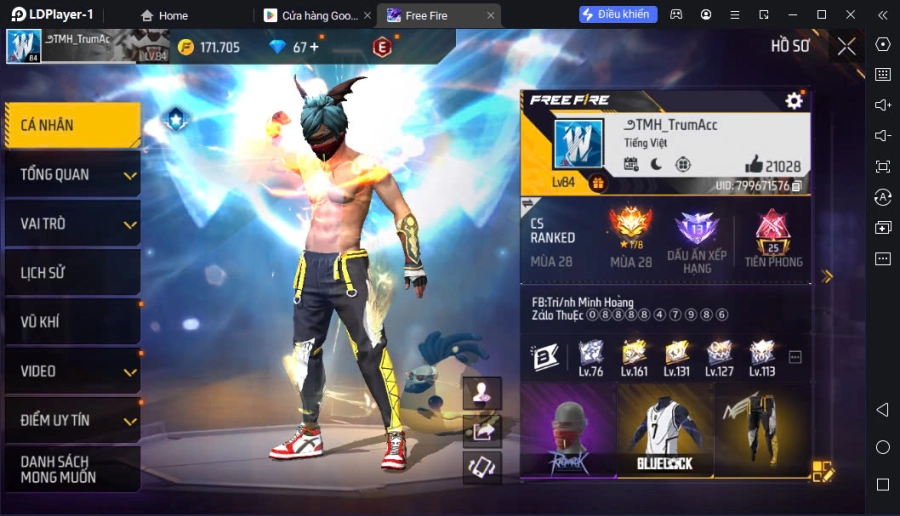Copy the player UID
900x516 pixels.
pos(797,186)
